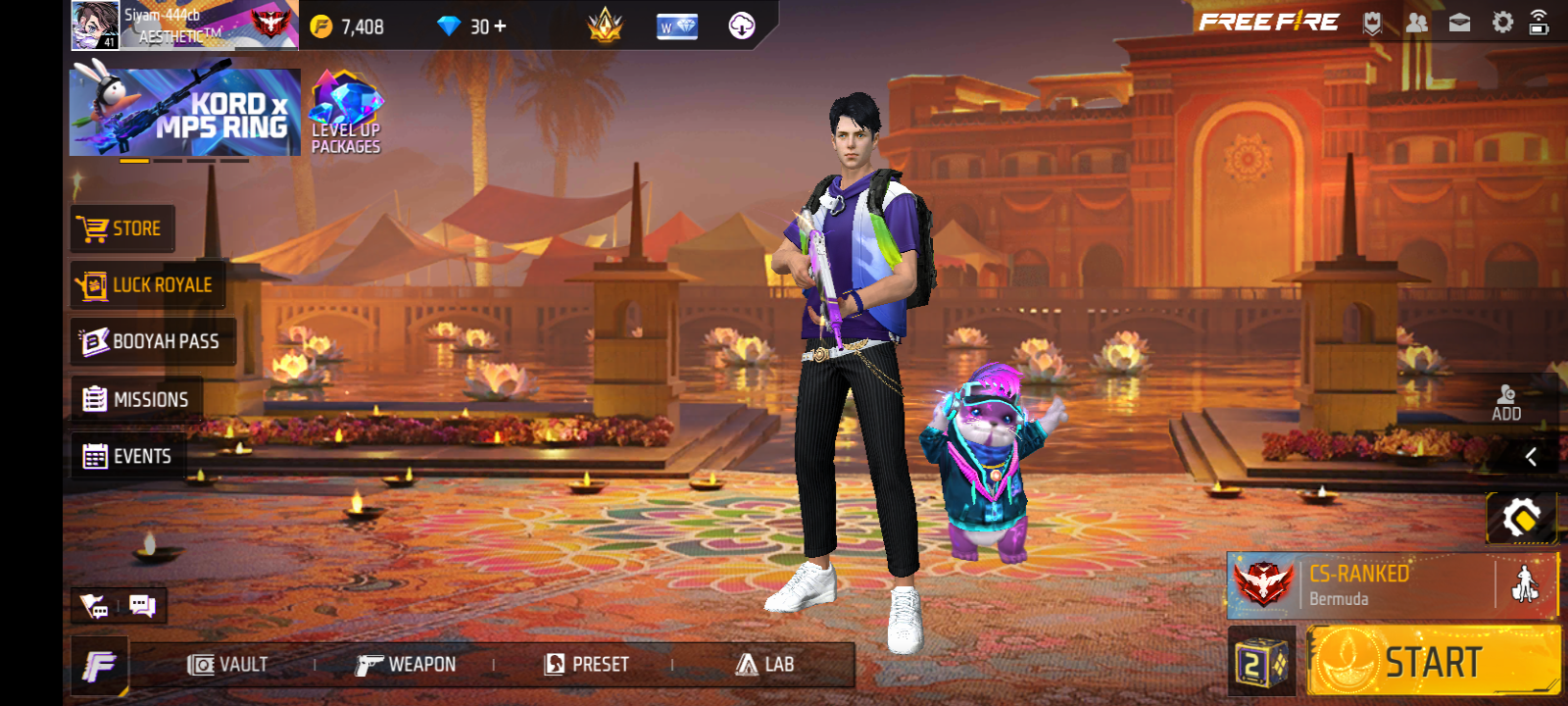
Task: Open the Siyam-444cb player profile
Action: tap(183, 25)
